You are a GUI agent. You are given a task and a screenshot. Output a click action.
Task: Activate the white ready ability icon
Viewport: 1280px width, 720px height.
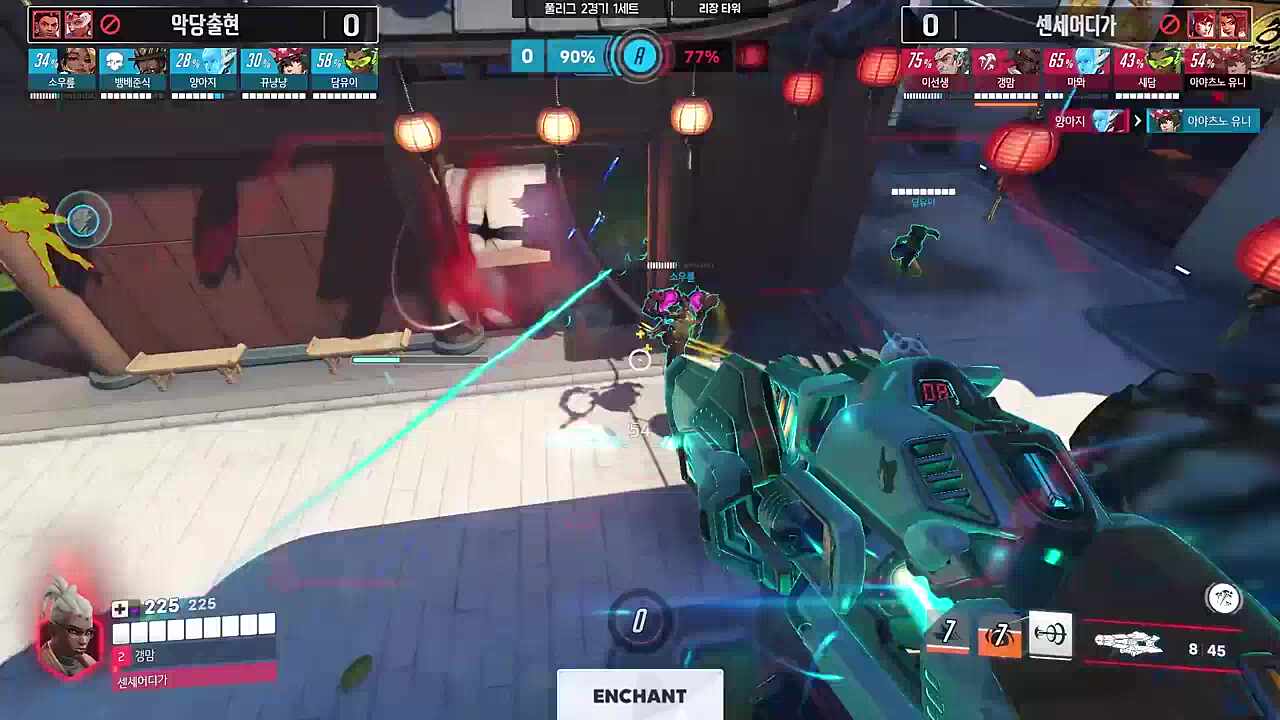(x=1050, y=635)
